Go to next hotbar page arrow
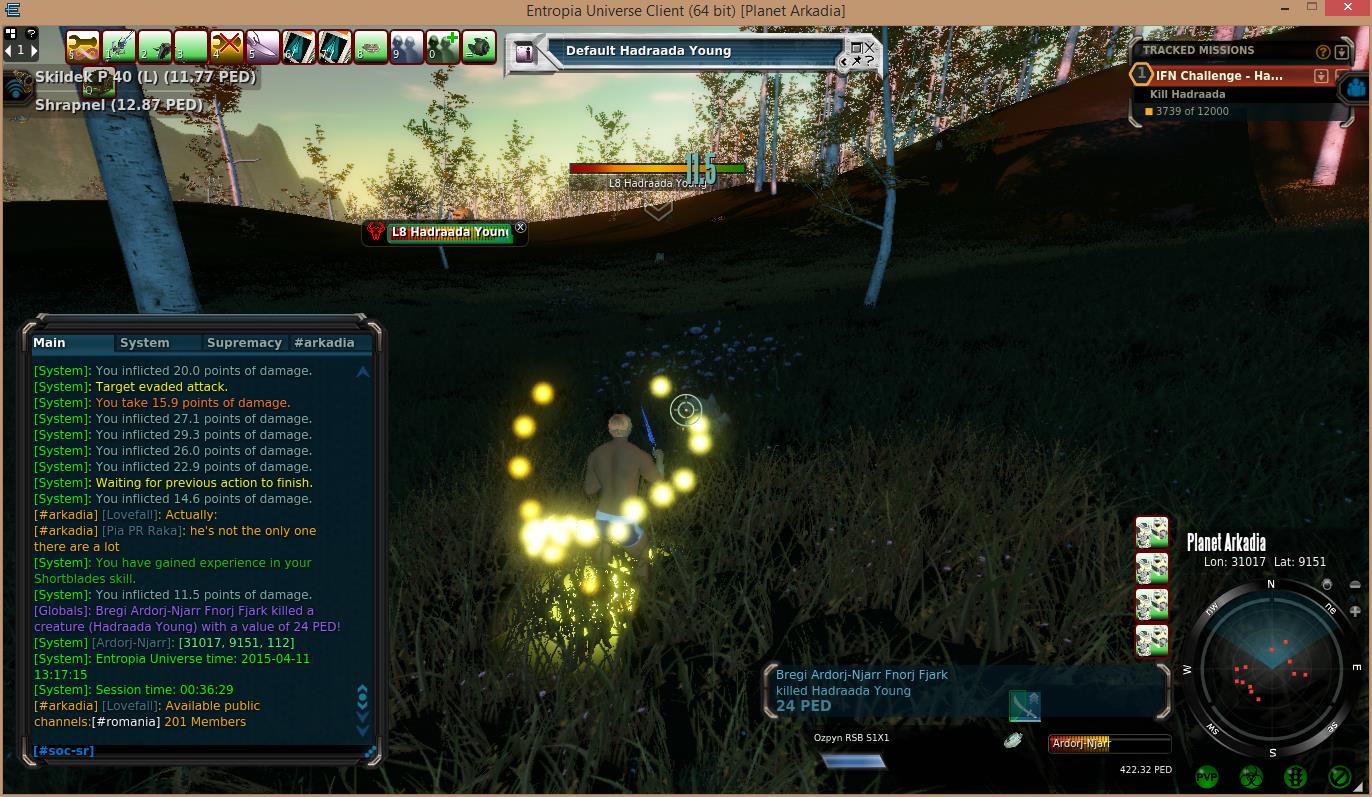Viewport: 1372px width, 797px height. click(x=35, y=50)
